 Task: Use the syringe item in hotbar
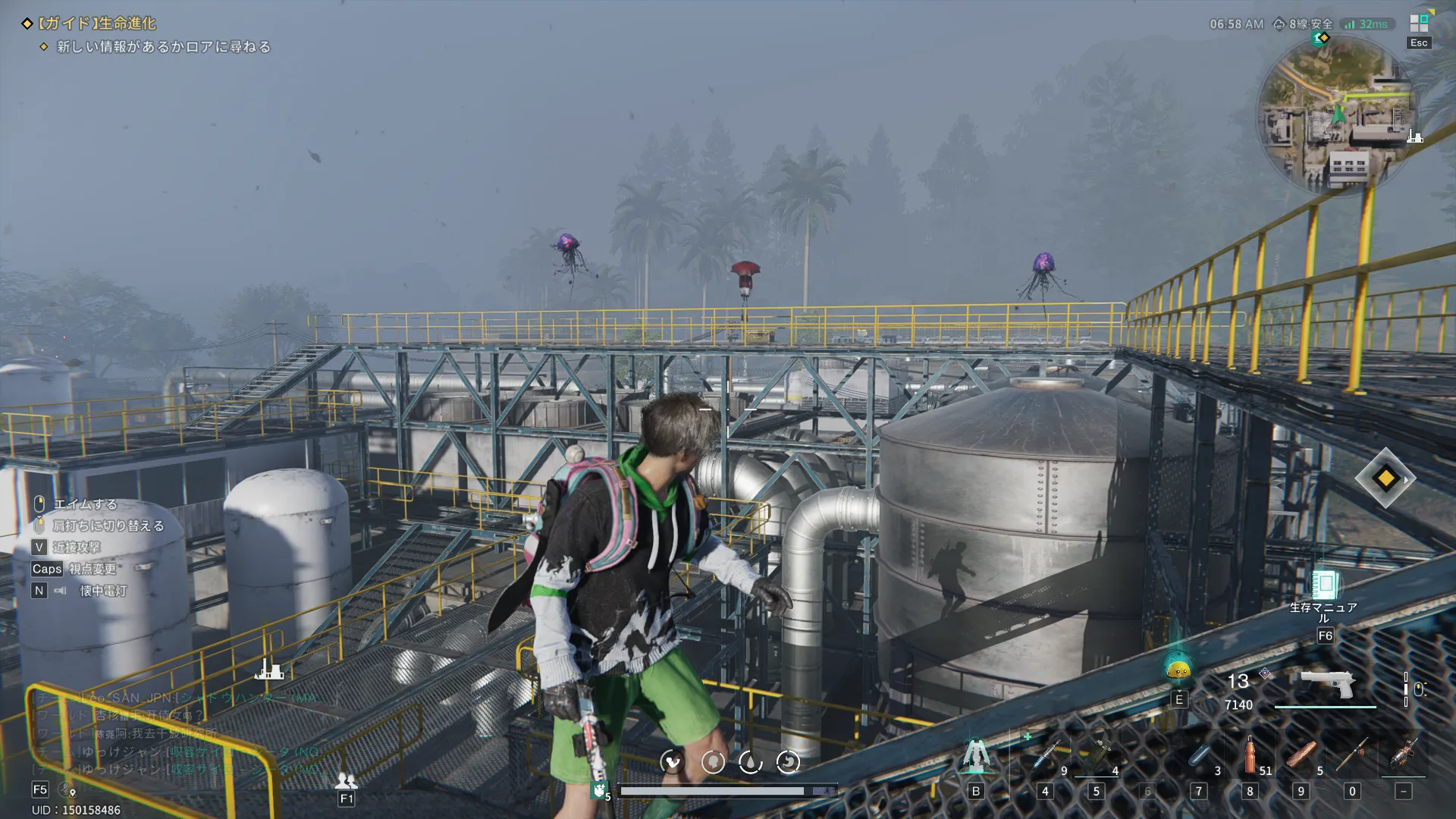click(1046, 755)
